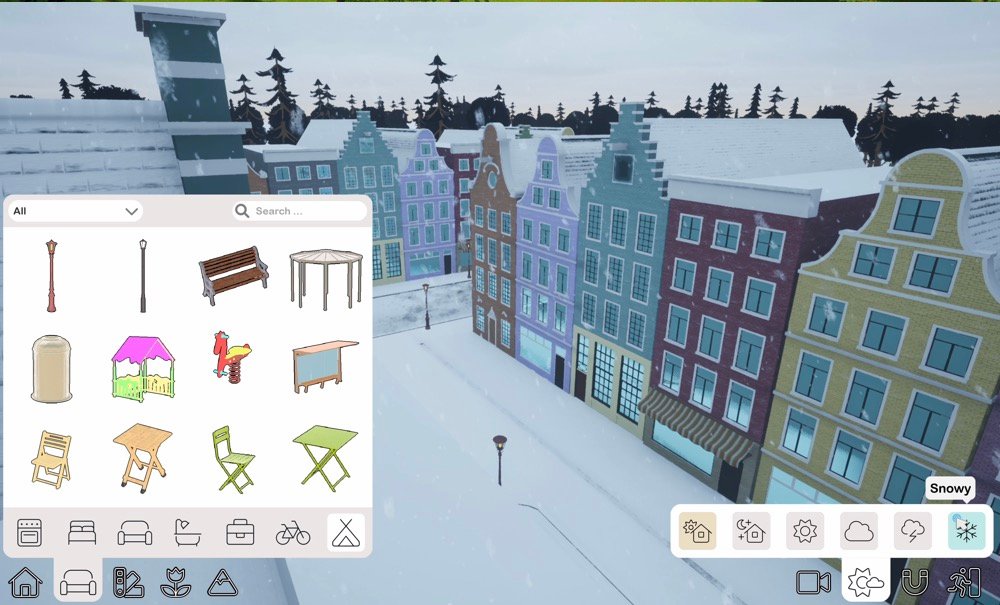Select the Snowy weather option
1000x605 pixels.
tap(966, 531)
